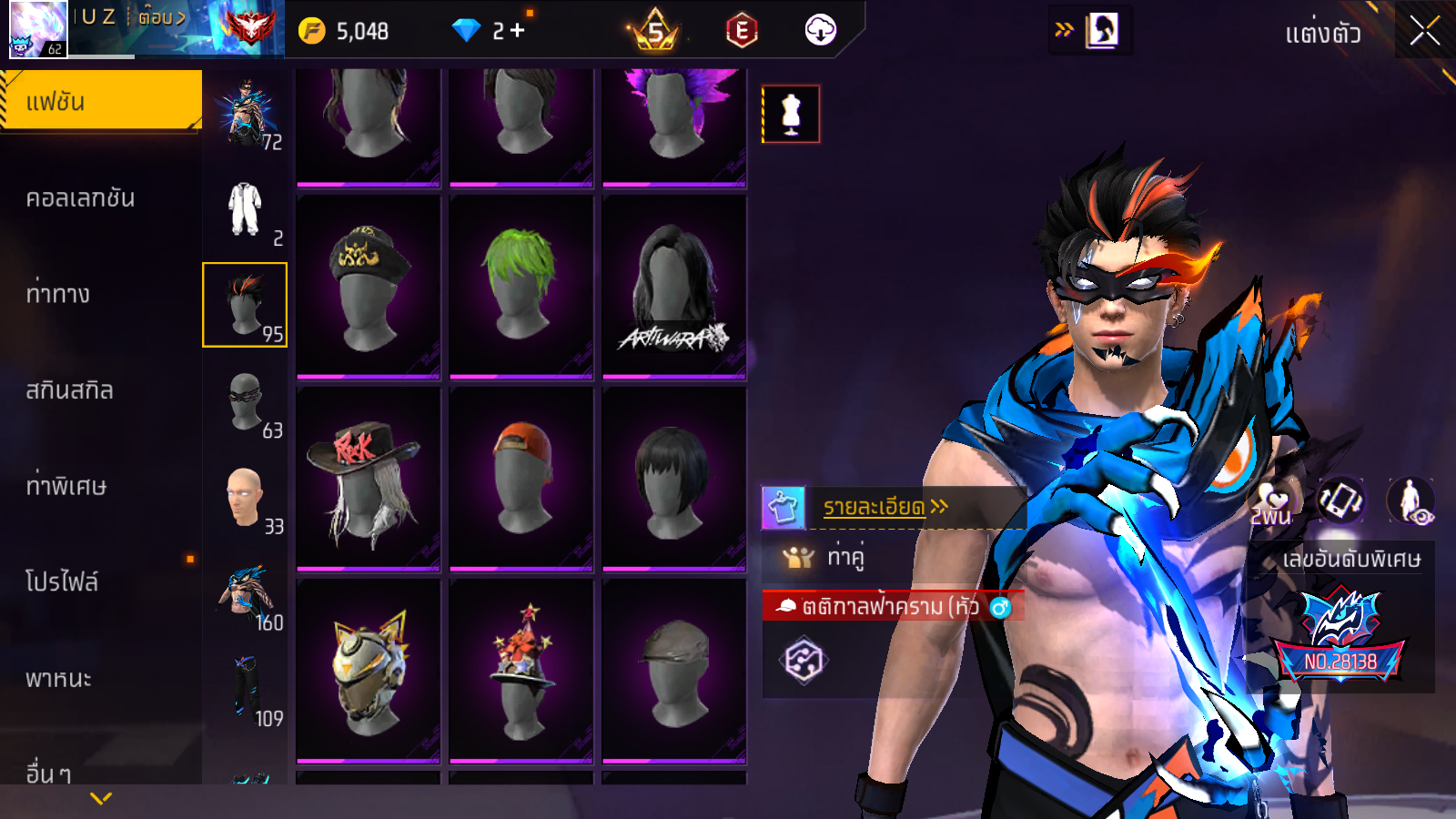Pick the green hair item
Screen dimensions: 1456x819
521,285
